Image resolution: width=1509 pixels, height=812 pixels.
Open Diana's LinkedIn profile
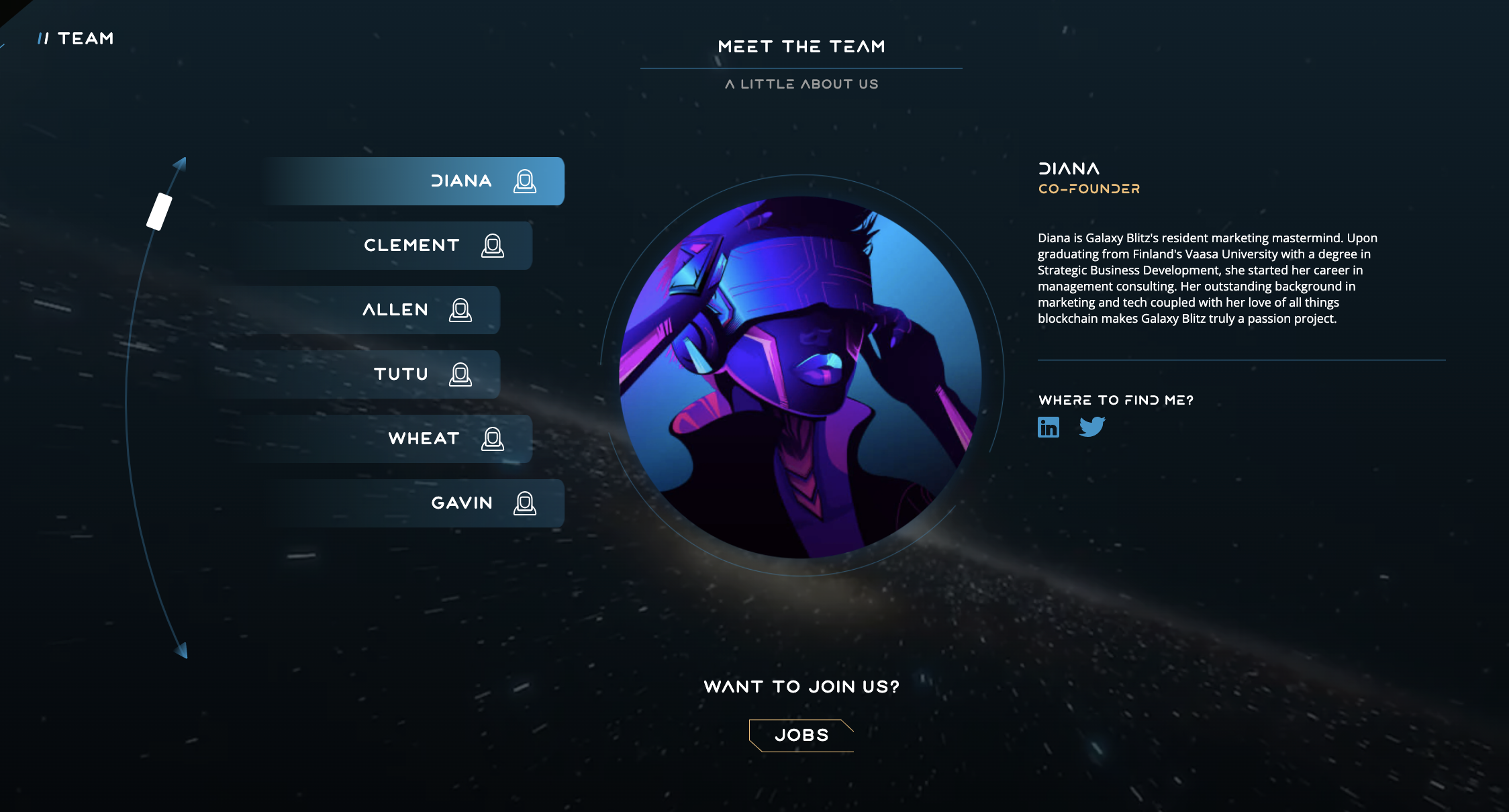(1049, 426)
